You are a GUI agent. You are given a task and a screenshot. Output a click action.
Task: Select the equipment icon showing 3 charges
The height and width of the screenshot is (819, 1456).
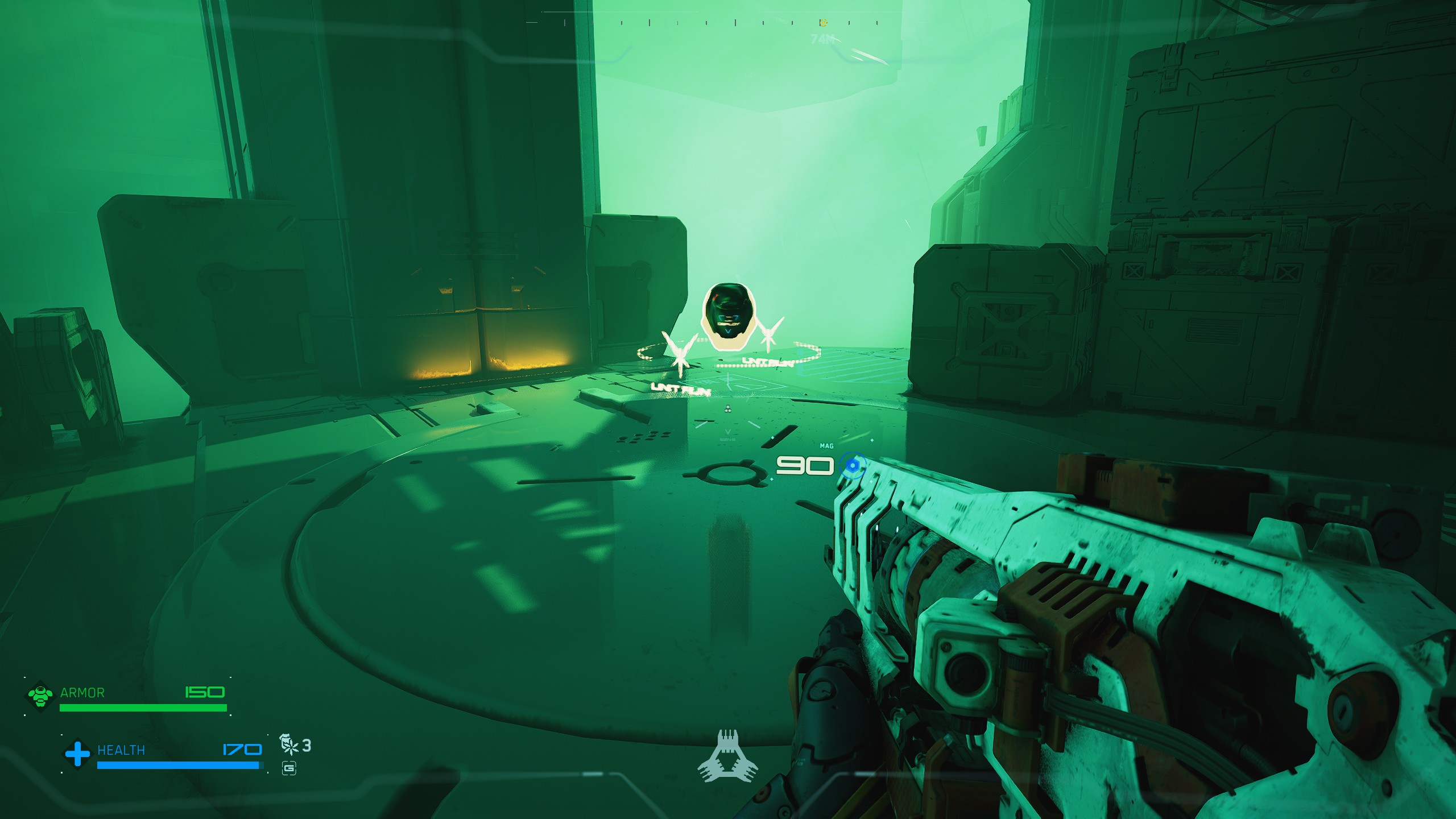click(x=289, y=744)
